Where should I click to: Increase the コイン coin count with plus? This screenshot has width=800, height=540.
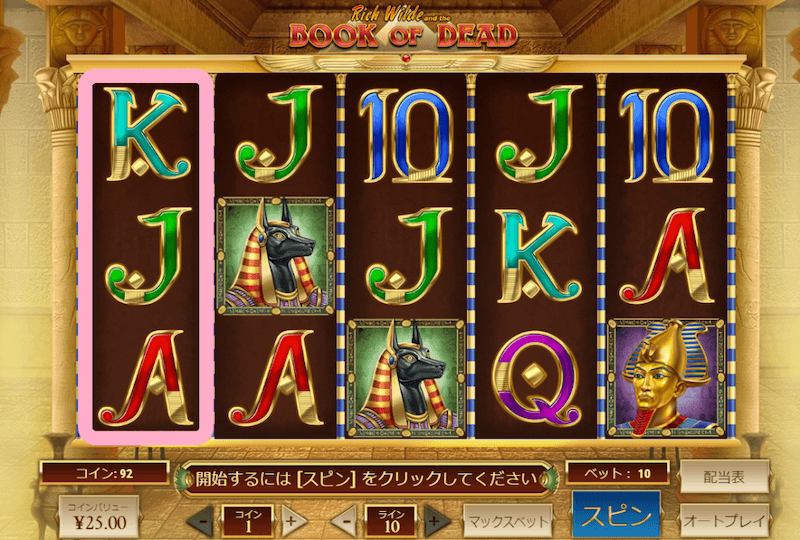click(x=291, y=521)
